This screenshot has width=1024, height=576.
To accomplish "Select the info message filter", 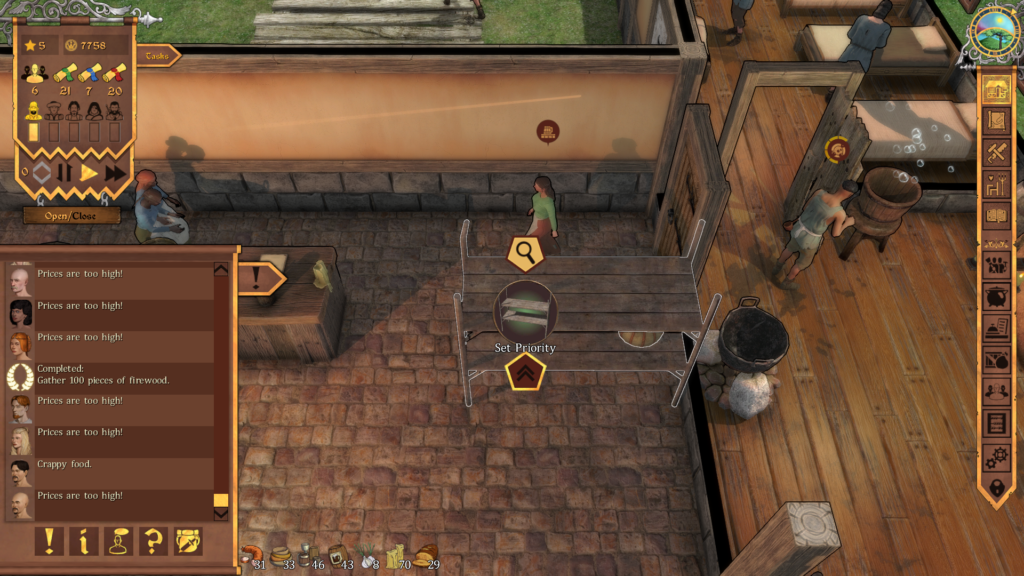I will [84, 541].
